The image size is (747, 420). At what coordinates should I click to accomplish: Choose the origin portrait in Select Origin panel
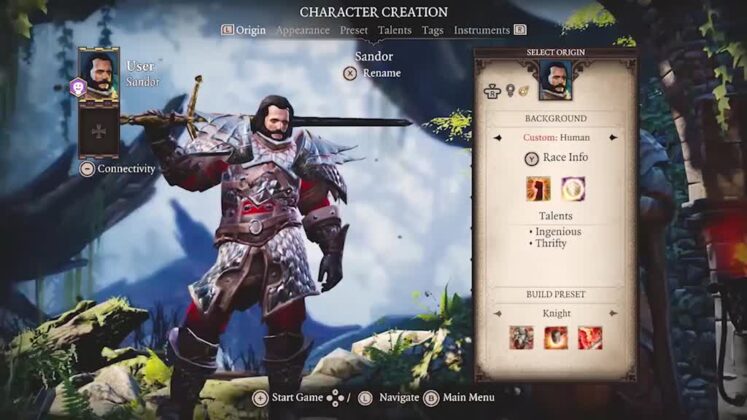pyautogui.click(x=555, y=81)
